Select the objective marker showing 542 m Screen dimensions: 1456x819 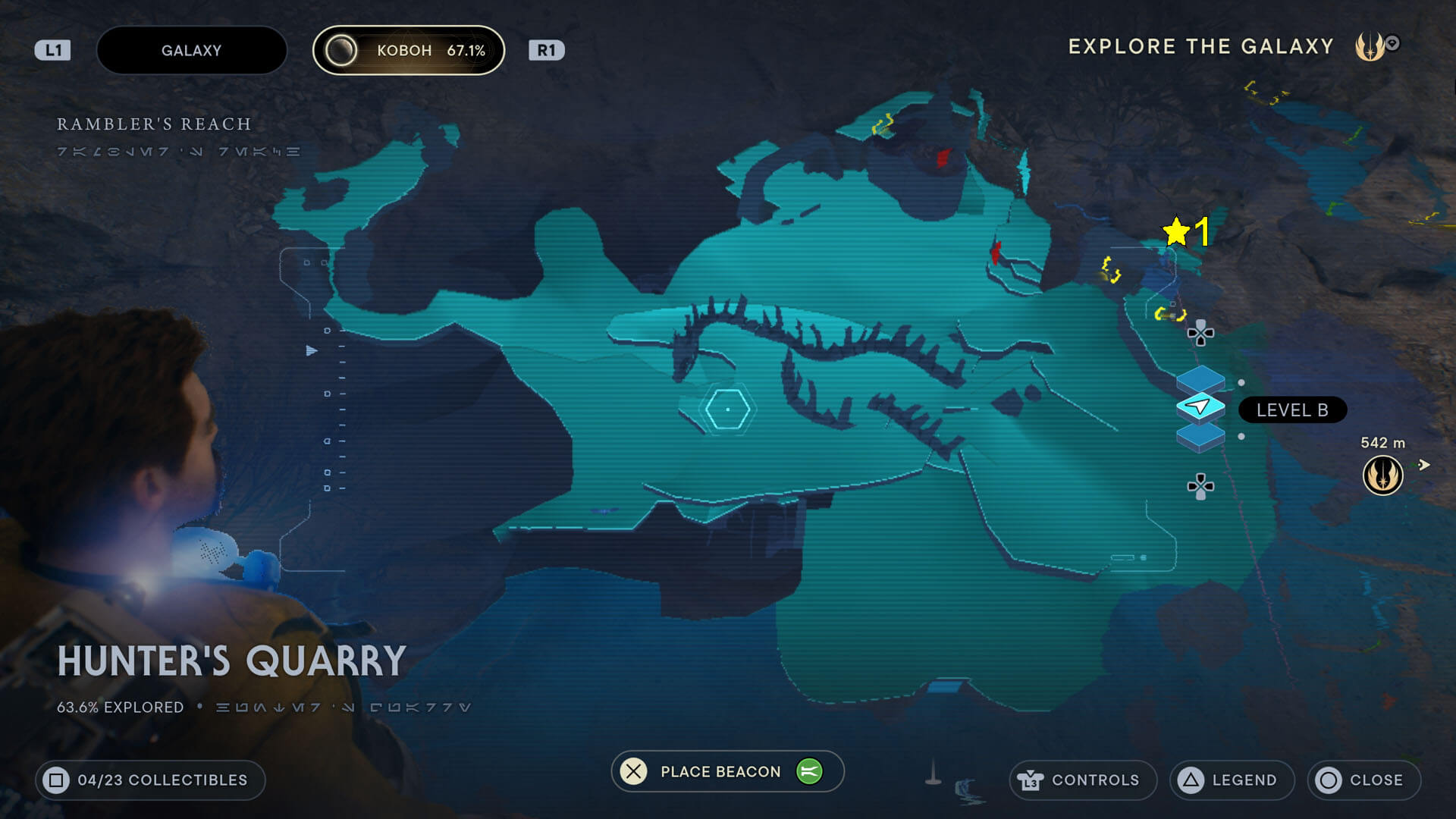[x=1382, y=475]
